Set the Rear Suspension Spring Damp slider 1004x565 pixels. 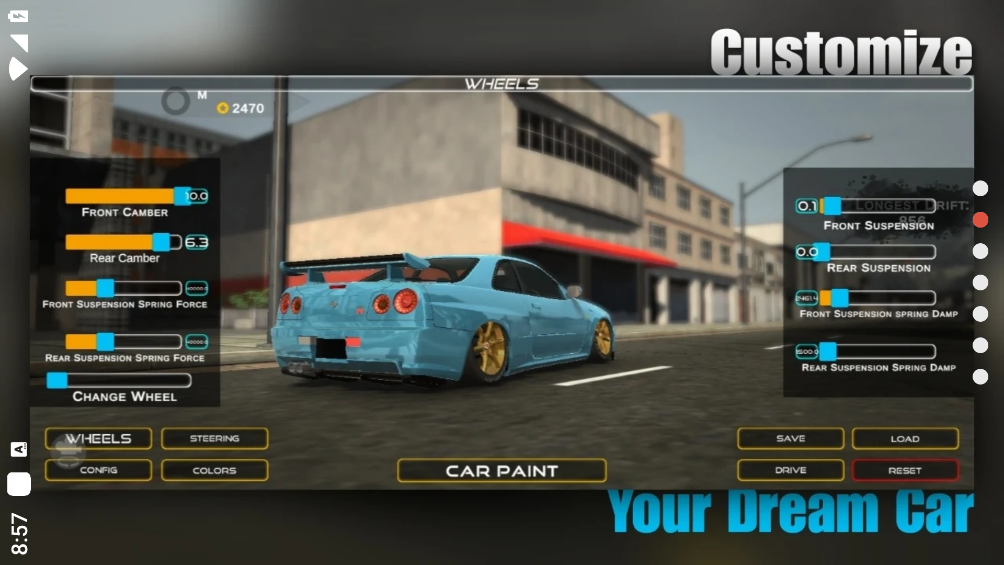click(828, 352)
